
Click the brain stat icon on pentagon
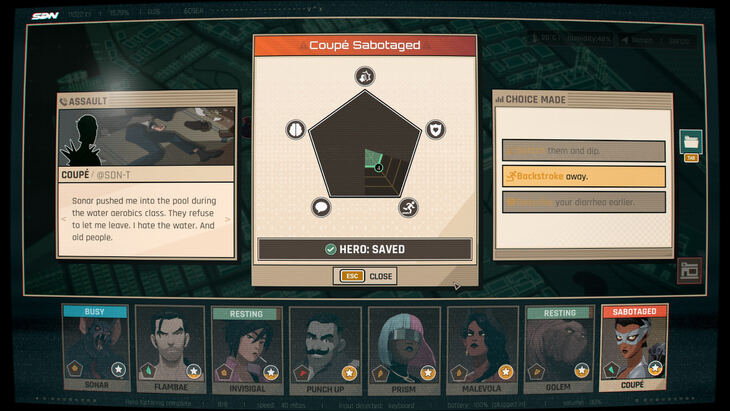pos(295,129)
